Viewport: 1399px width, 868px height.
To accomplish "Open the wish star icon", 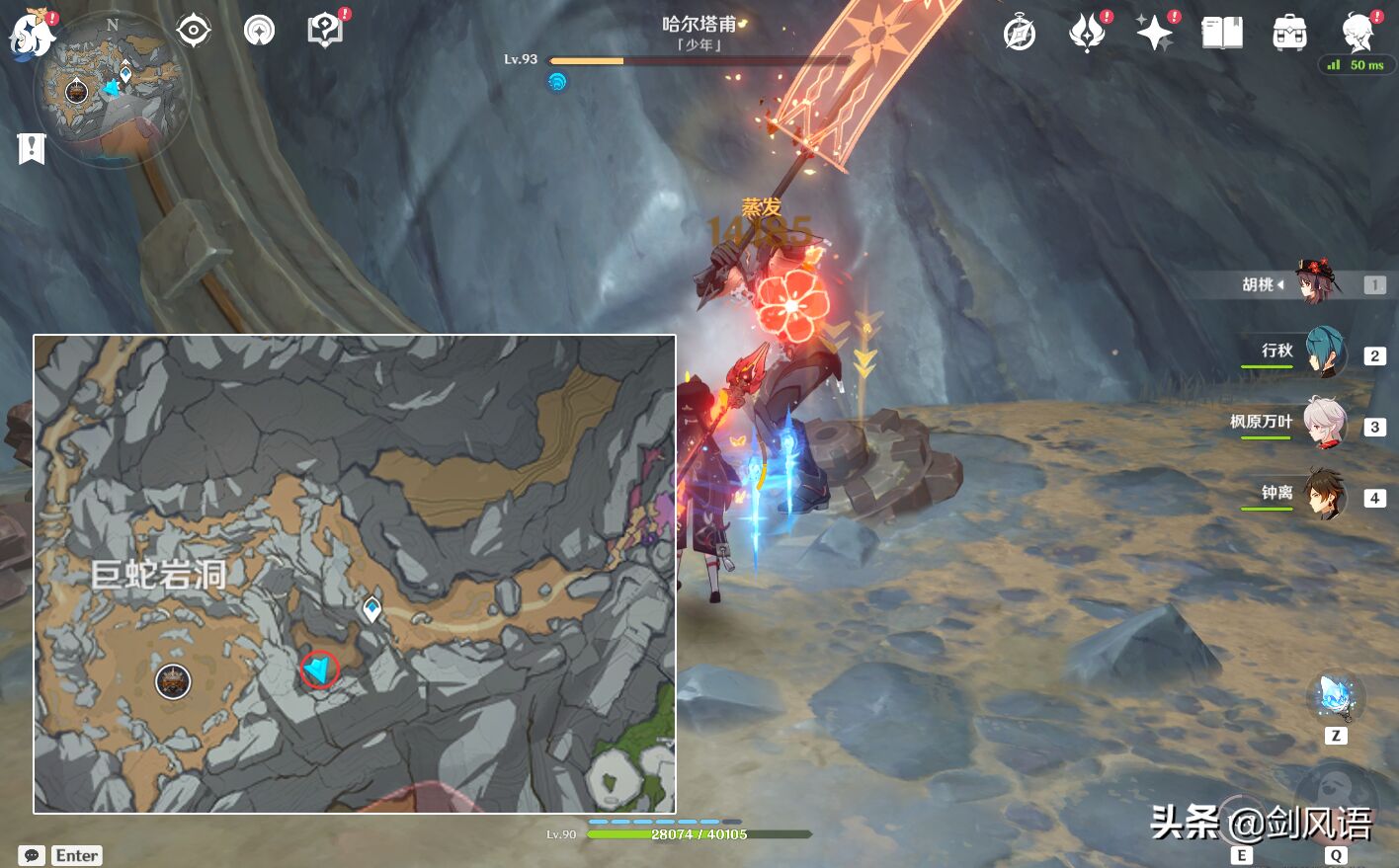I will 1154,34.
